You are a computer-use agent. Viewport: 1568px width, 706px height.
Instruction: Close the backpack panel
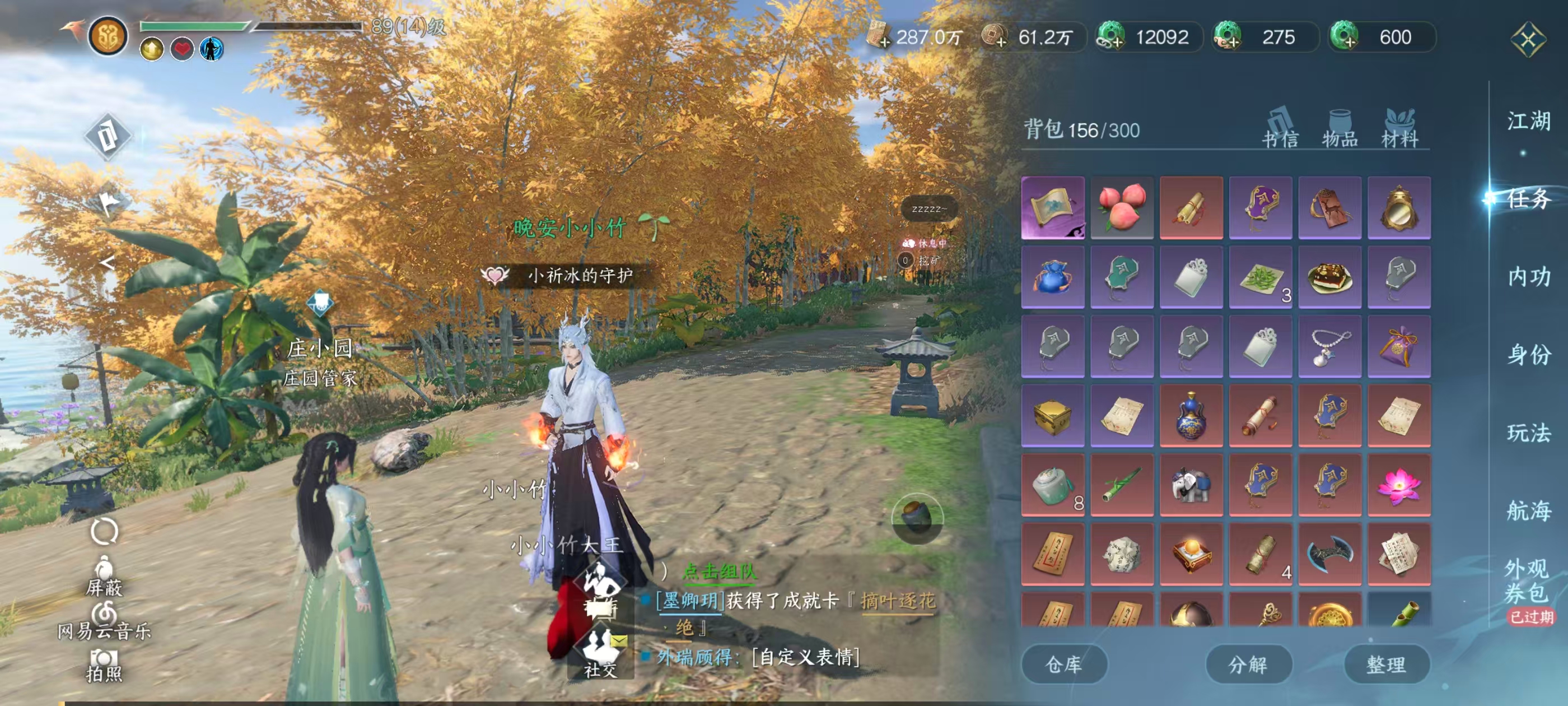(x=1527, y=40)
